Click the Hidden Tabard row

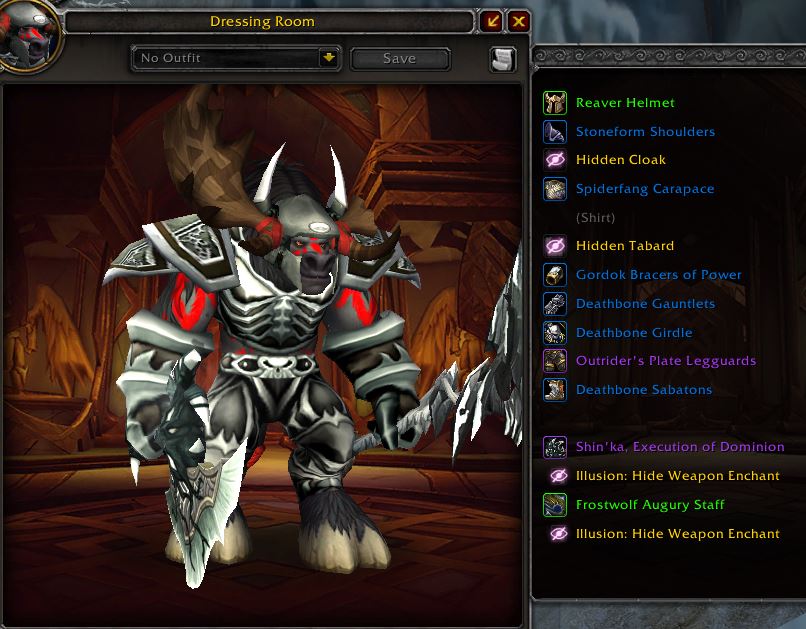624,246
